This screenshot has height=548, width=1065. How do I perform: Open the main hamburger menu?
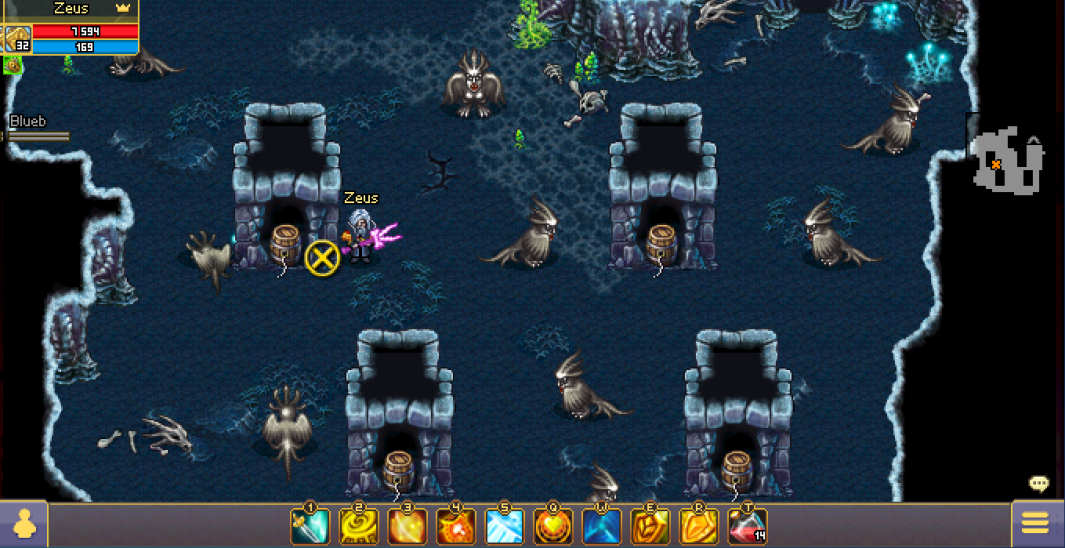pos(1035,523)
